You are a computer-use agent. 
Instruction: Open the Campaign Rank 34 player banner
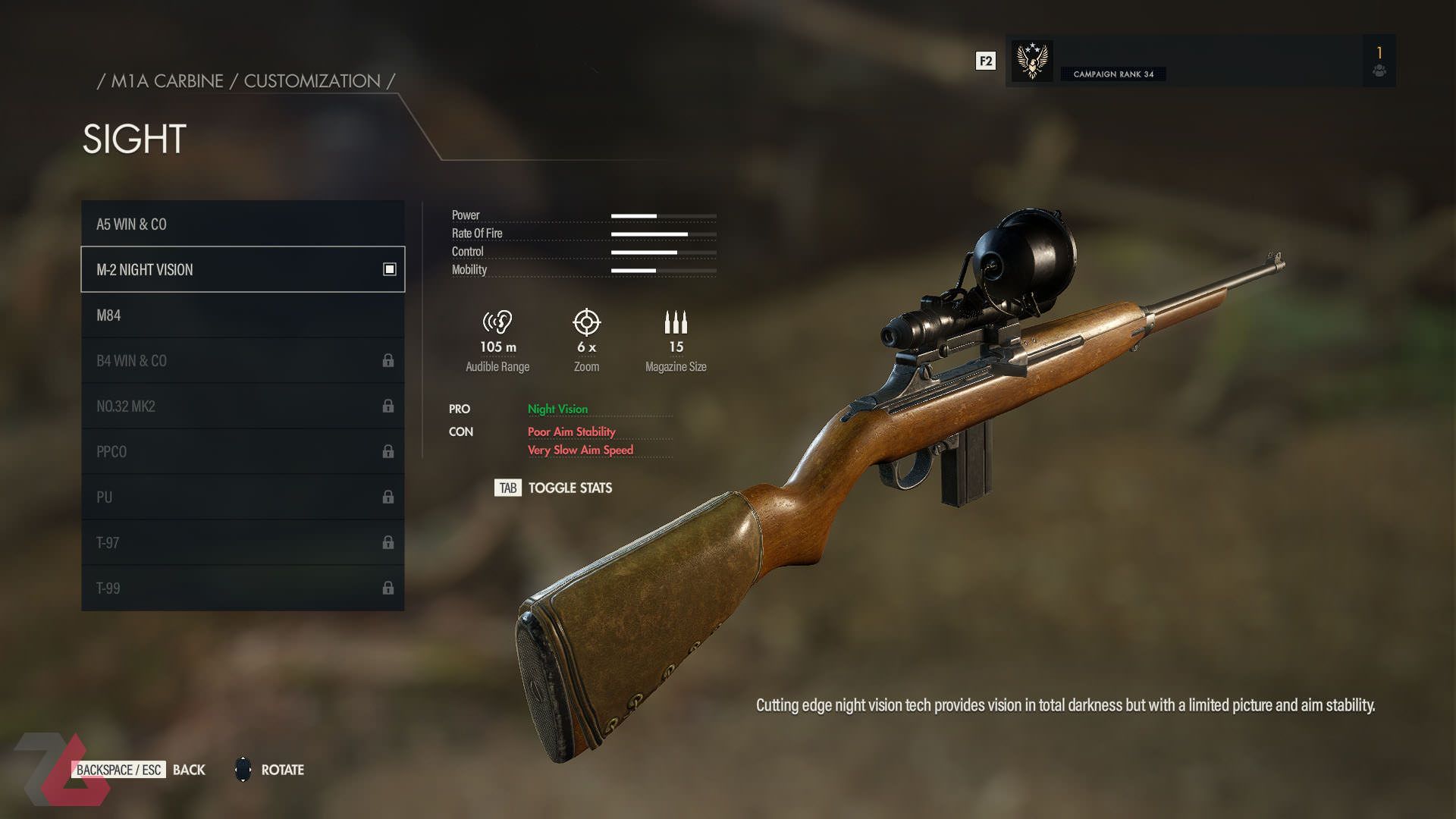1183,61
